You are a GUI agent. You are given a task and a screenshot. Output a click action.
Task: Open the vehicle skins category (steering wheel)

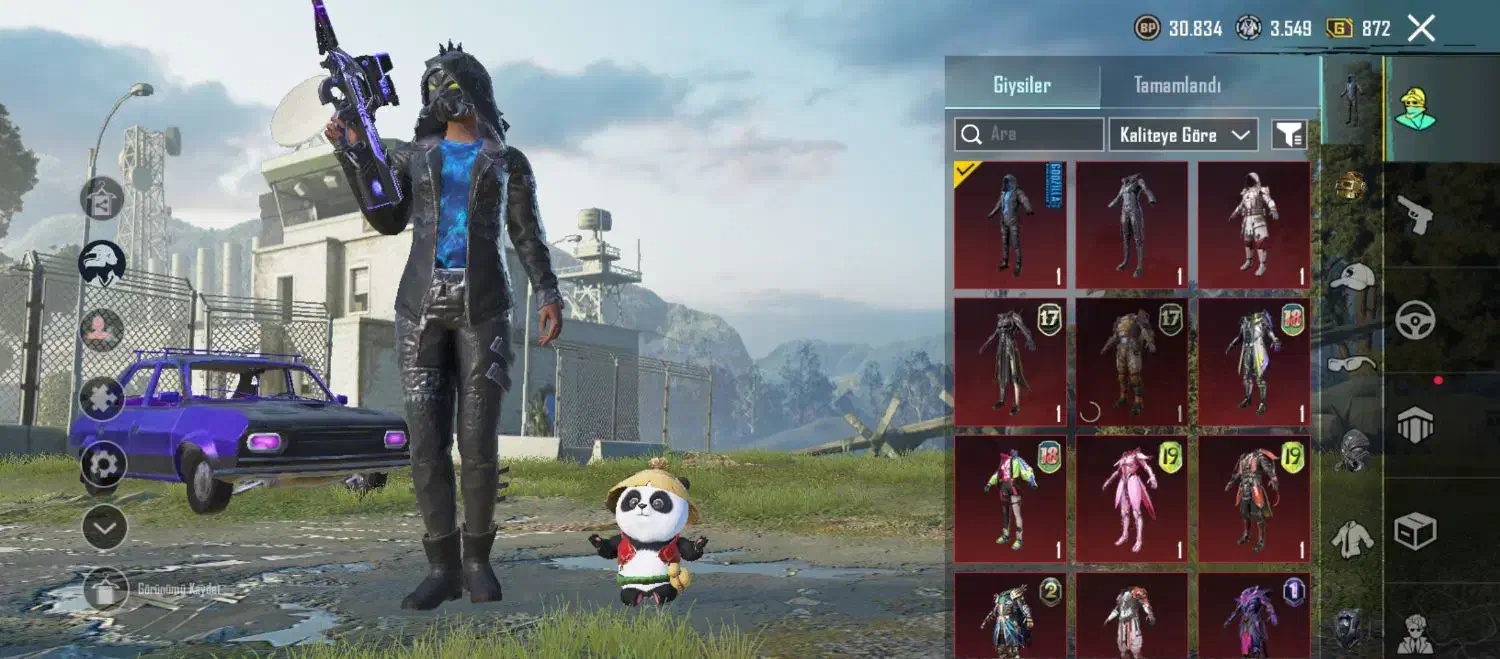click(1415, 320)
